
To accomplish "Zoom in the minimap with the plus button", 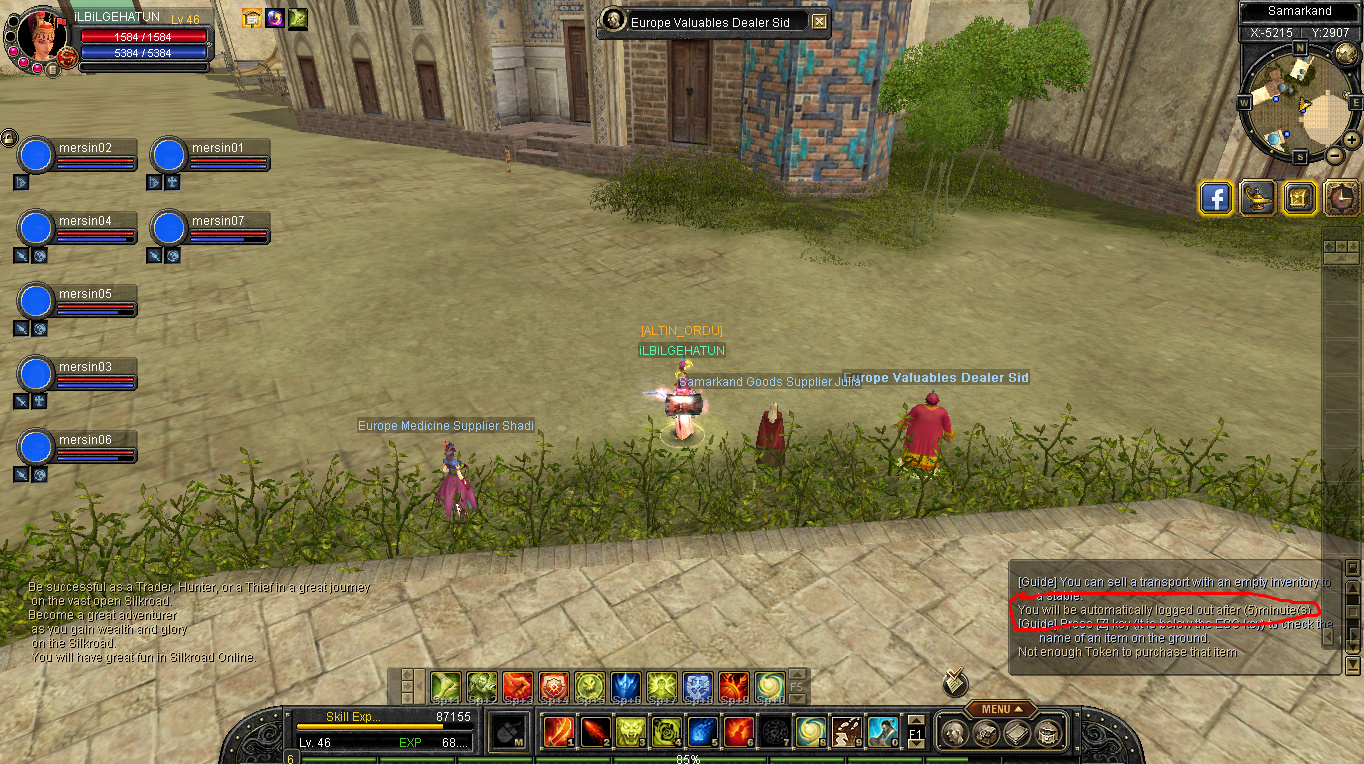I will tap(1352, 139).
